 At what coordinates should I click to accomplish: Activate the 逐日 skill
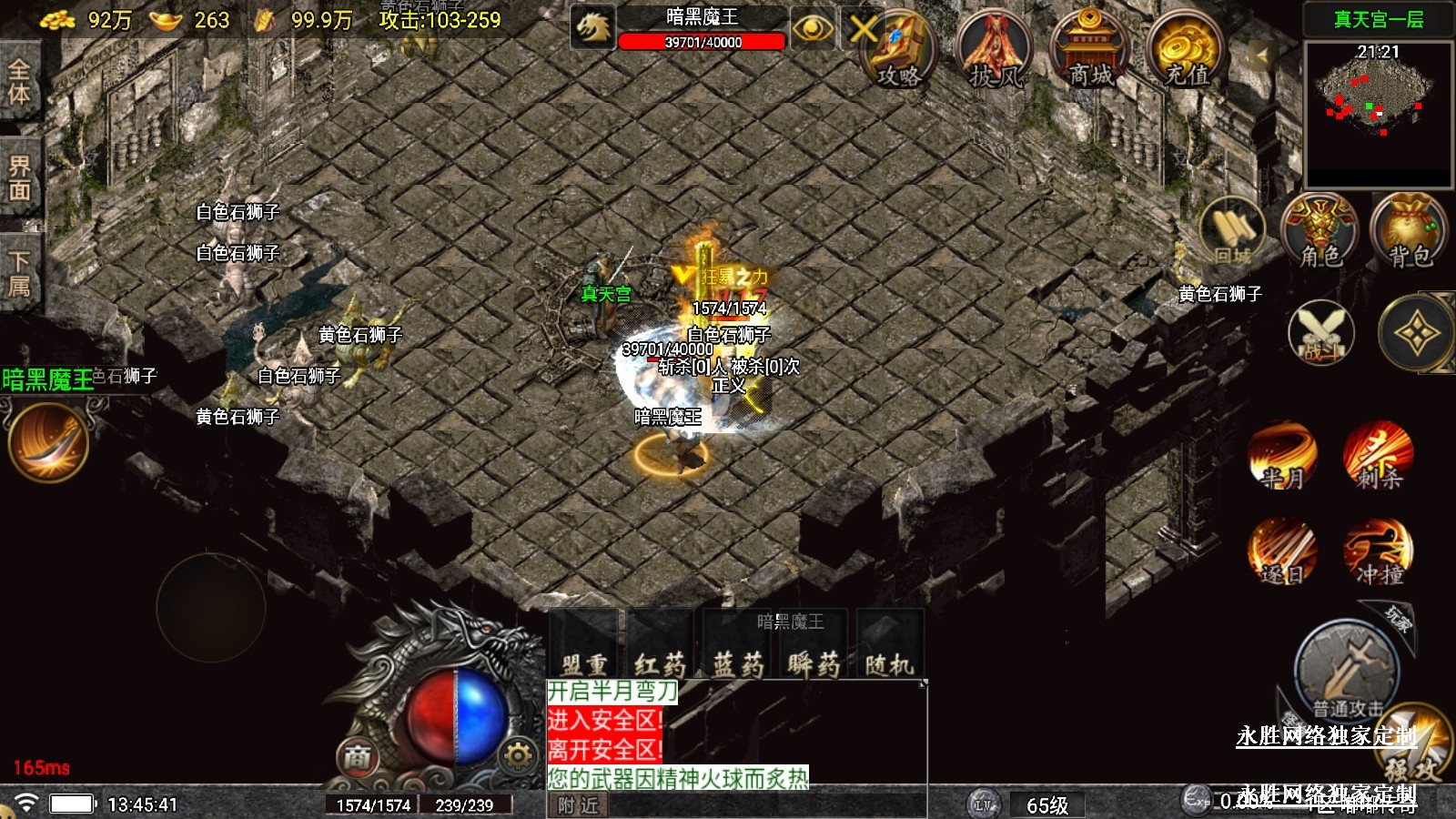pyautogui.click(x=1282, y=551)
